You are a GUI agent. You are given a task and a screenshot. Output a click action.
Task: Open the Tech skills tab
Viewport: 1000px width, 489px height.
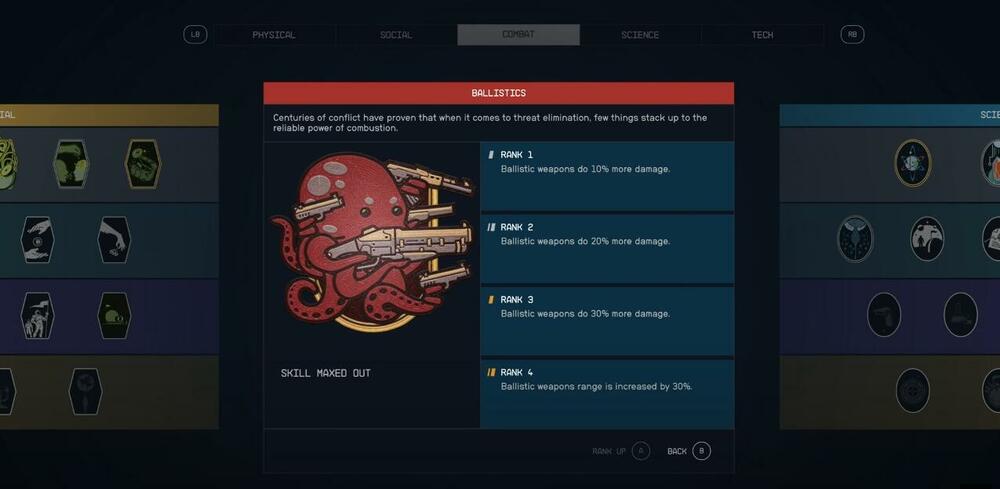762,35
